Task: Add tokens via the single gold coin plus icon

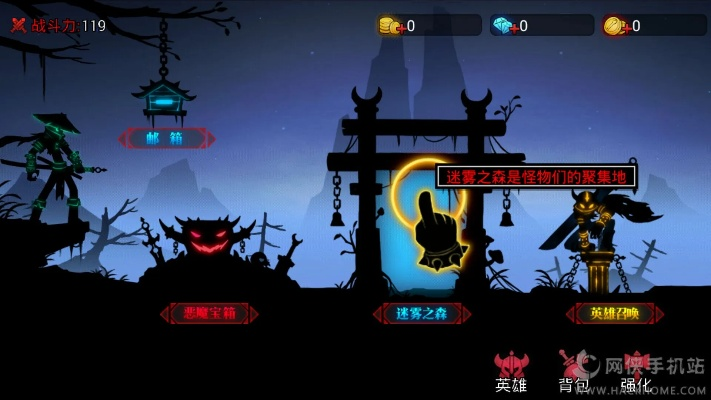Action: click(615, 26)
